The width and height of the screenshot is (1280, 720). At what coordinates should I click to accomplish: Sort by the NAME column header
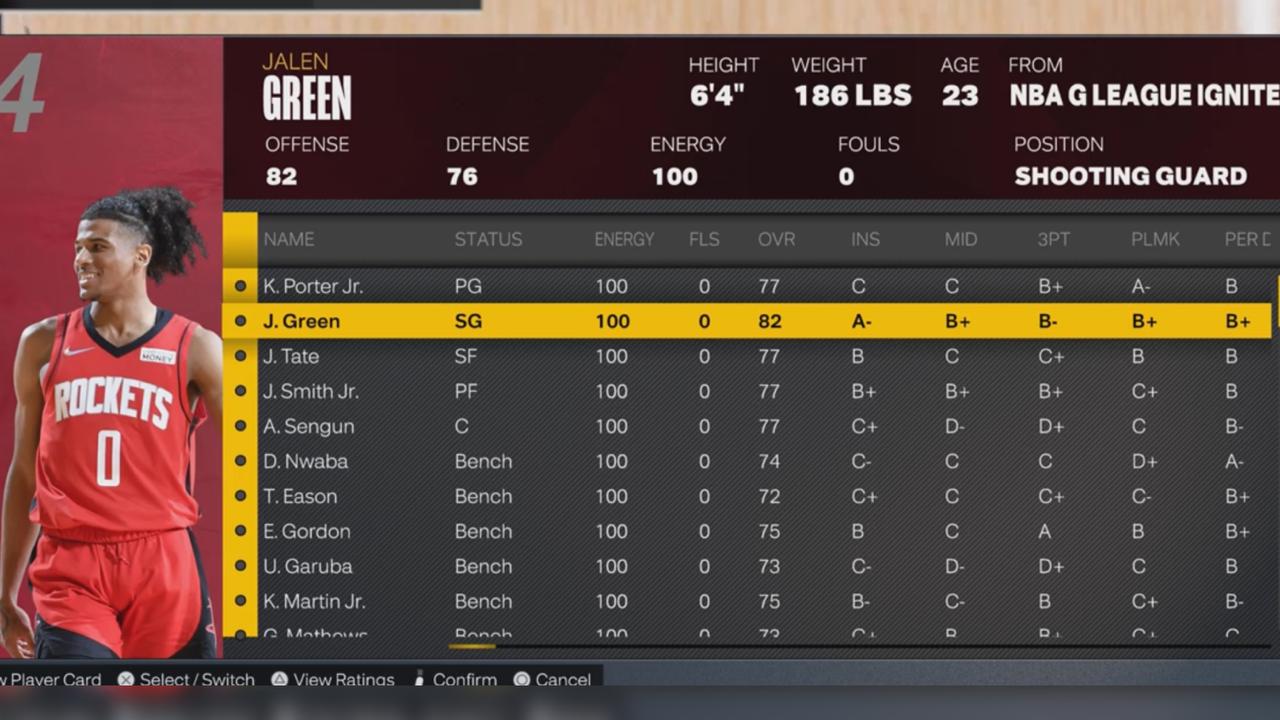pos(288,239)
